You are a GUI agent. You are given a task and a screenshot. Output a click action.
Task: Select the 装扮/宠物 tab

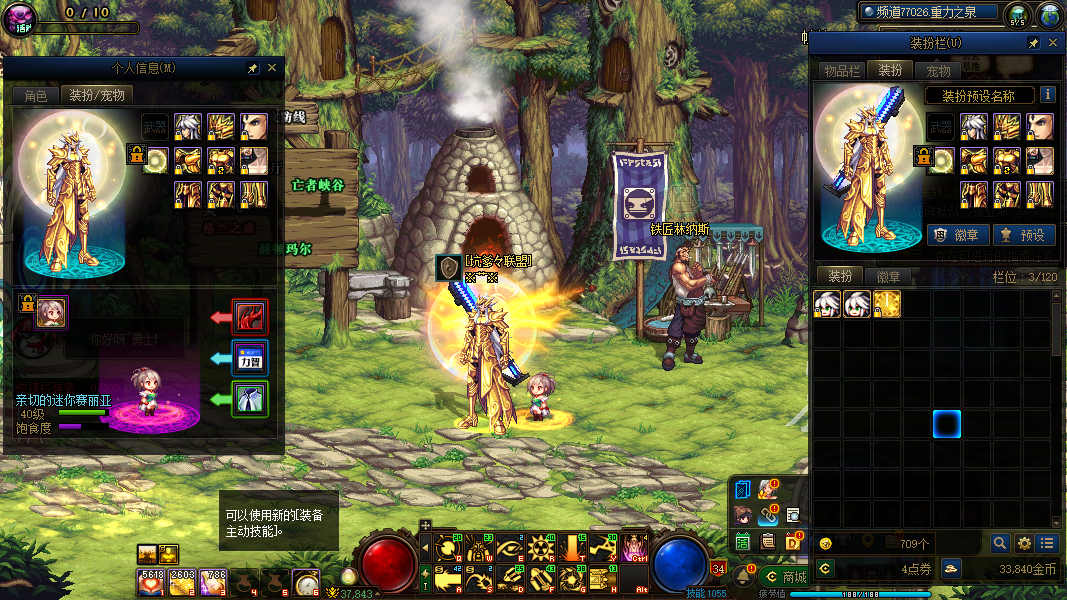click(97, 96)
